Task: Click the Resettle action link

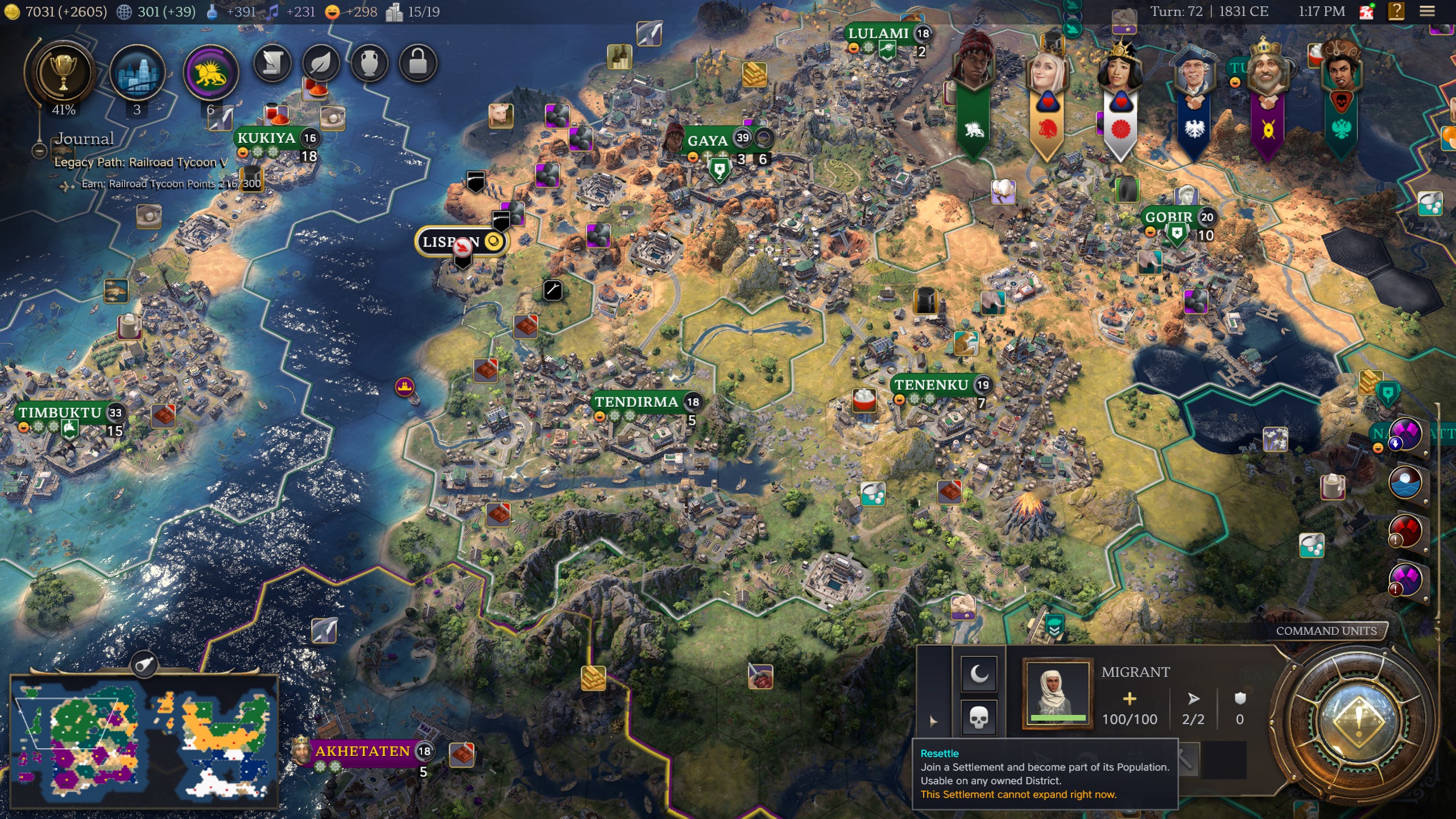Action: click(940, 754)
